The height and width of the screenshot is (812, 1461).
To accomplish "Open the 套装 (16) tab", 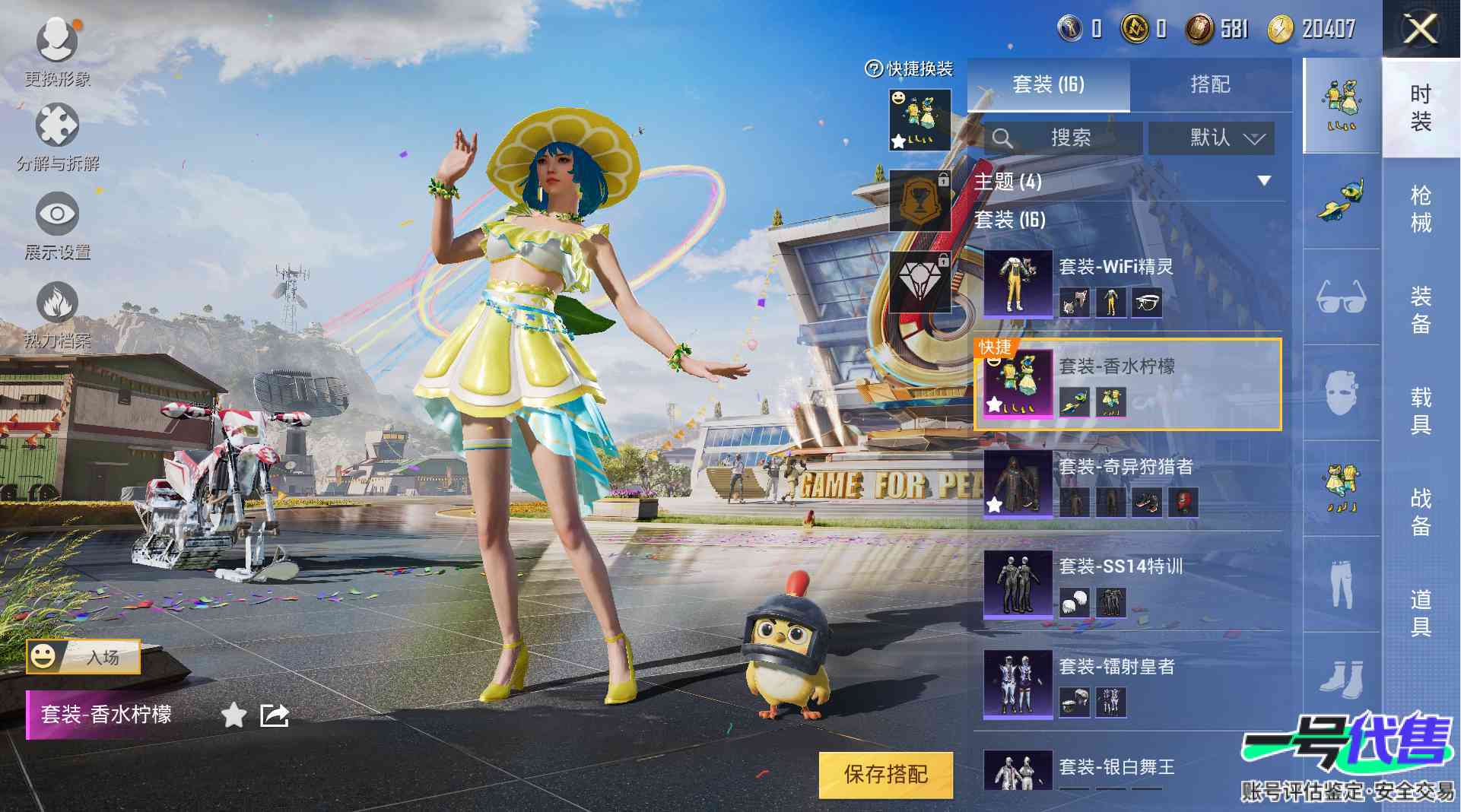I will pos(1048,84).
